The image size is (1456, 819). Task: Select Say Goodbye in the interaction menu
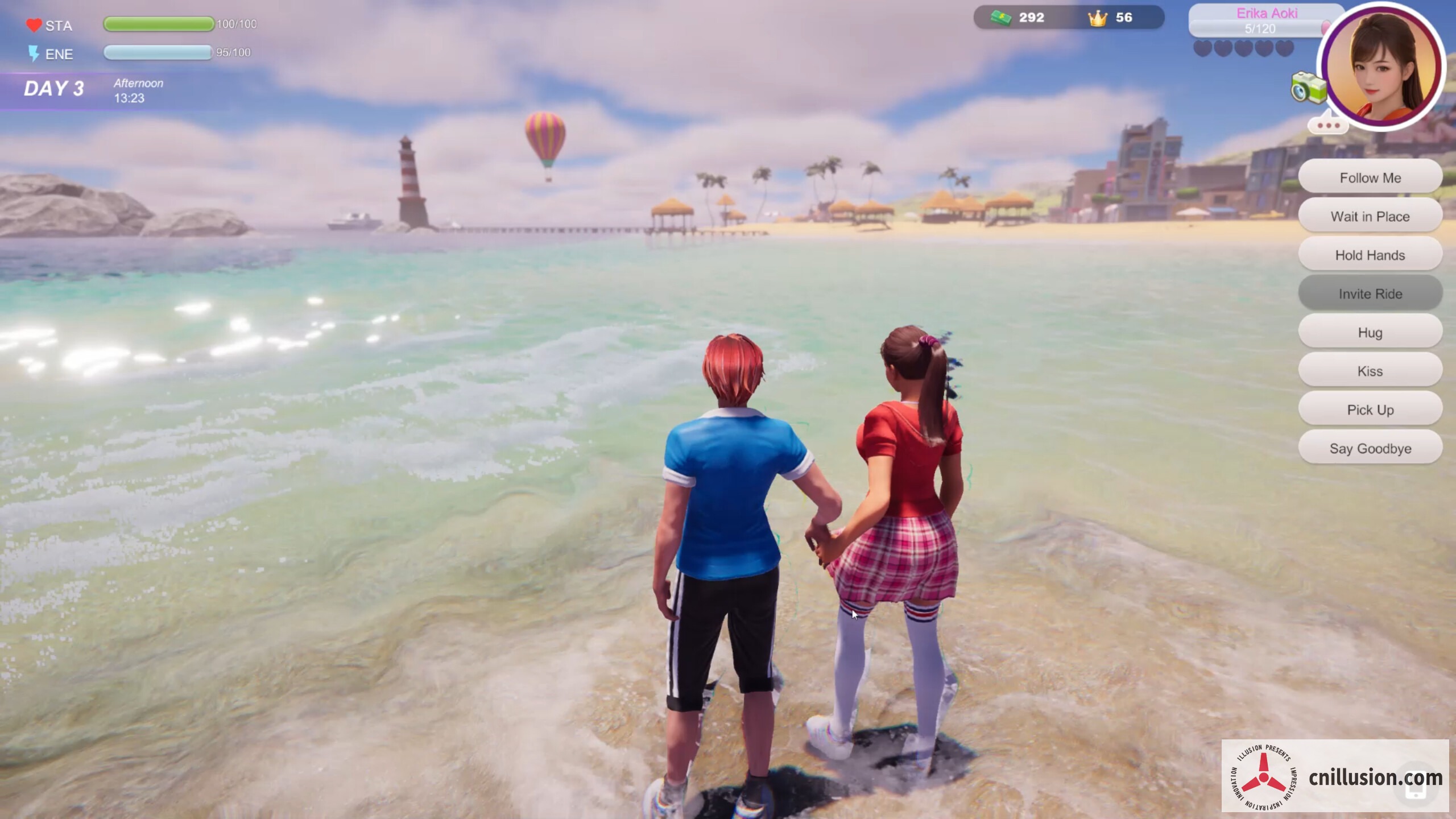1370,448
